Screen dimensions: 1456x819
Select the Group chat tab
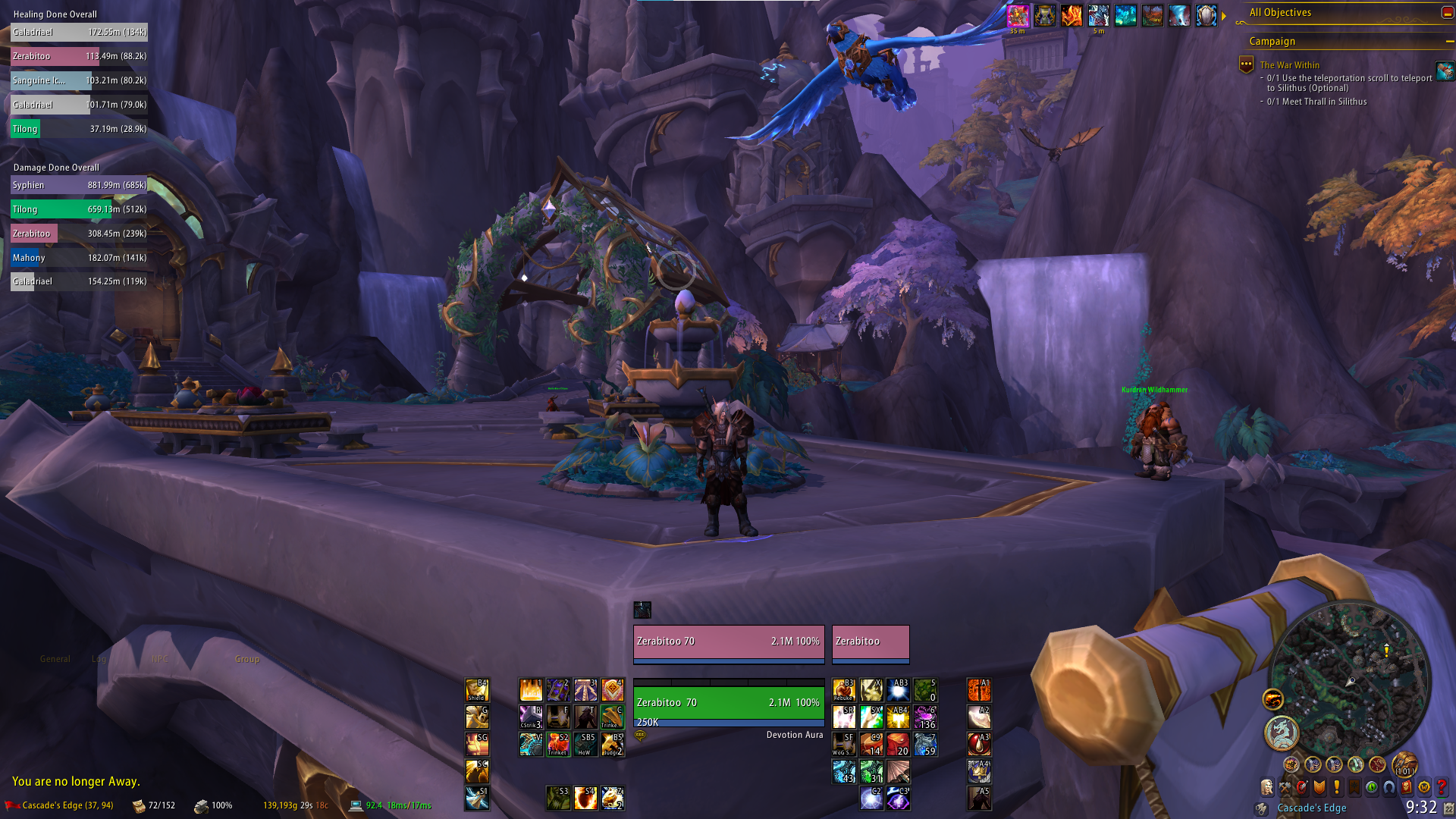(x=246, y=659)
